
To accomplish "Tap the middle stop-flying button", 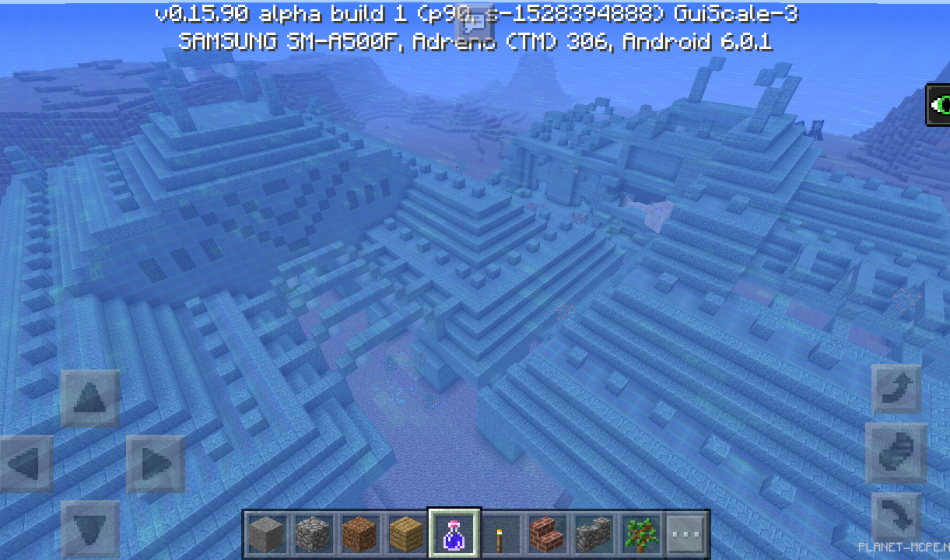I will coord(896,453).
